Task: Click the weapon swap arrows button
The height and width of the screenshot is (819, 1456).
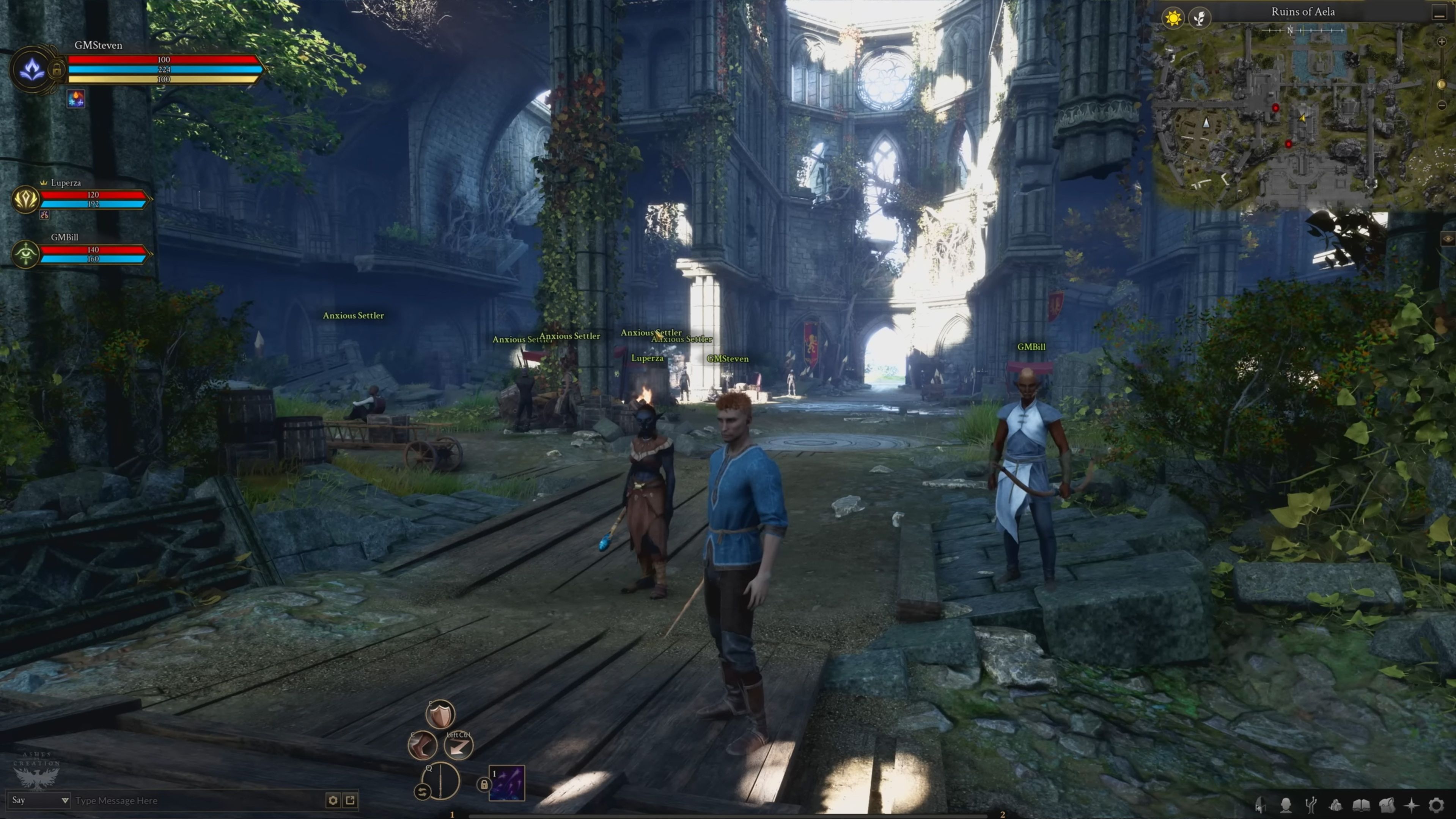Action: (421, 792)
